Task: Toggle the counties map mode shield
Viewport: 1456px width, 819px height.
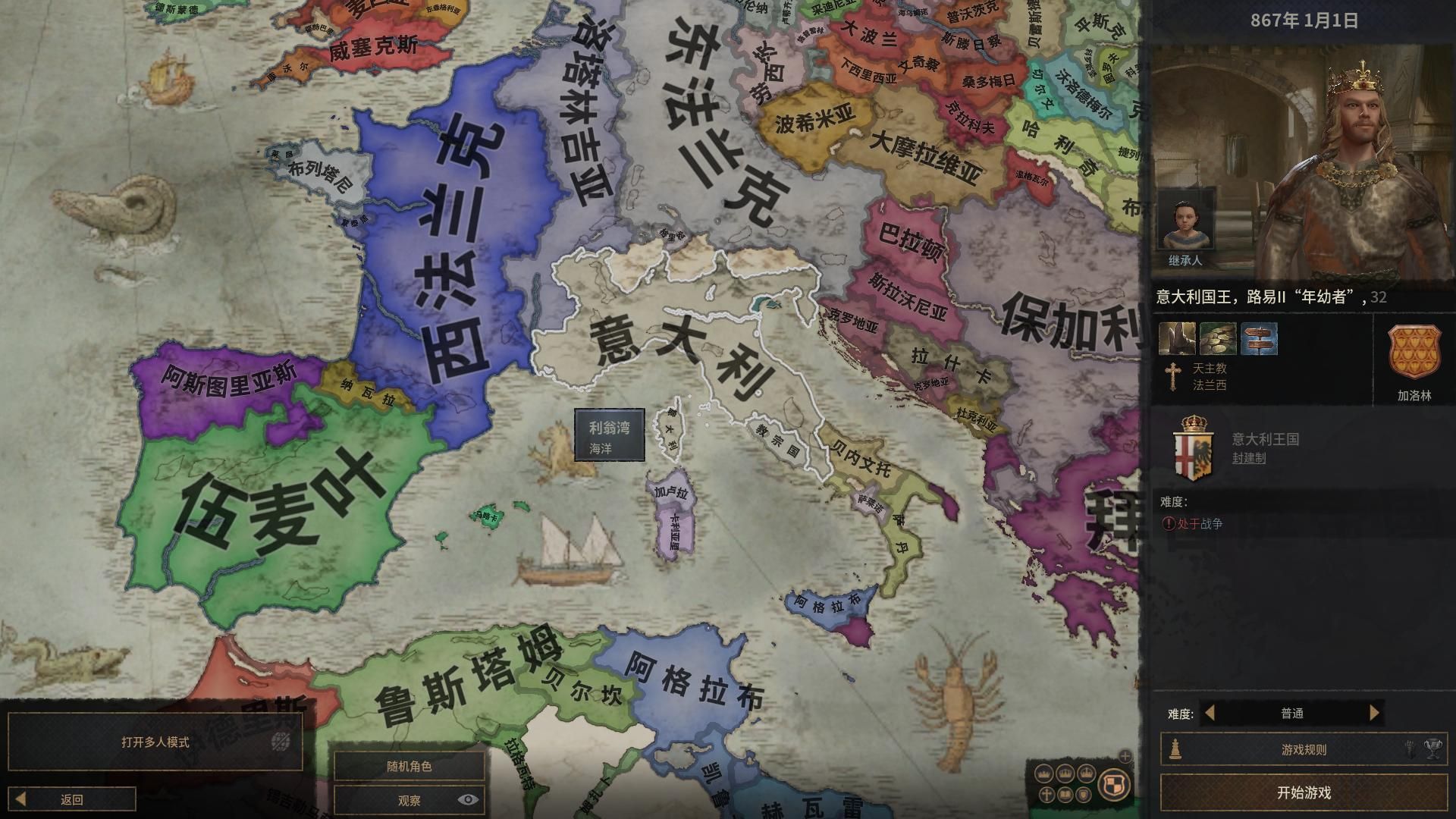Action: click(1084, 795)
